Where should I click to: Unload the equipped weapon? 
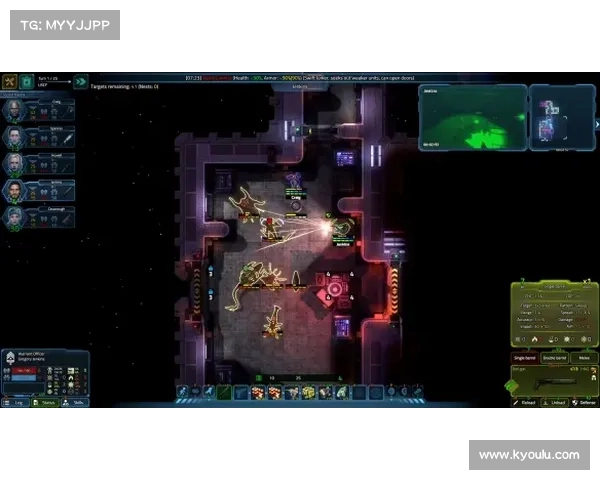click(555, 403)
